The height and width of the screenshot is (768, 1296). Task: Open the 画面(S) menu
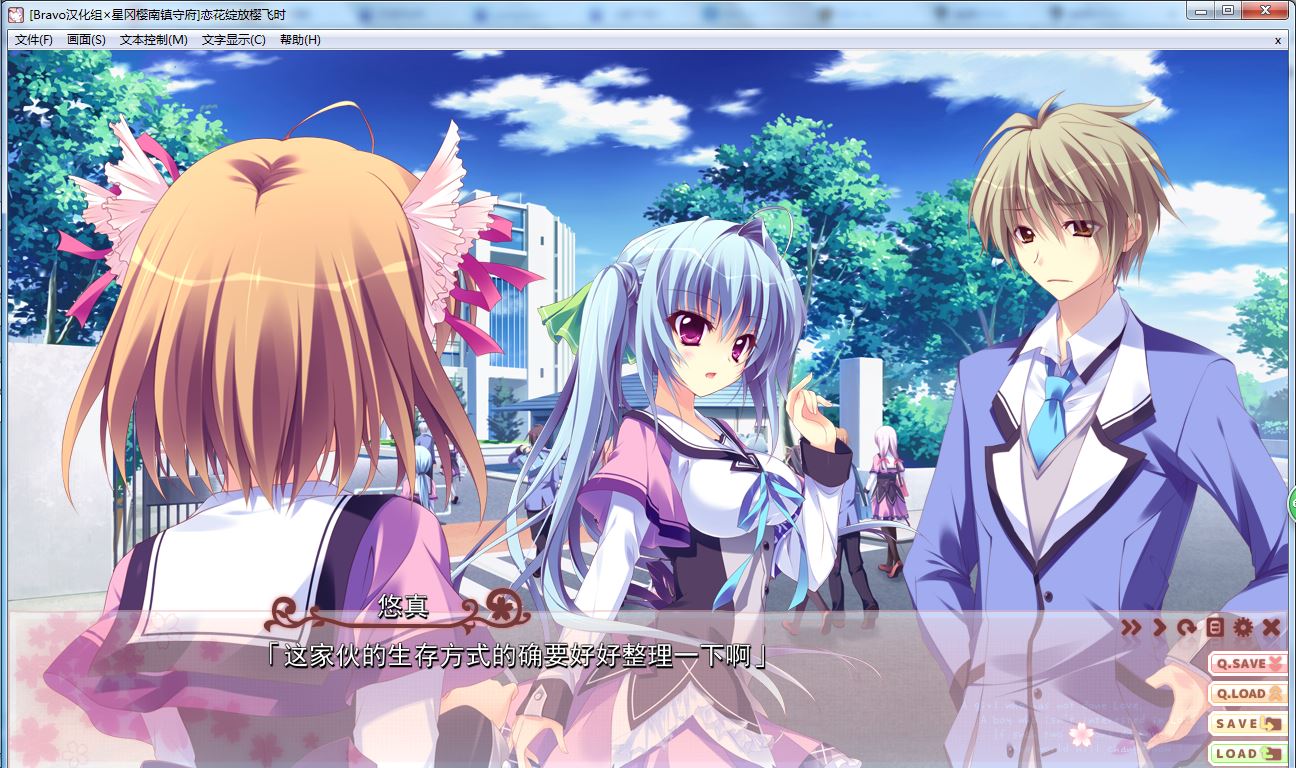click(86, 40)
